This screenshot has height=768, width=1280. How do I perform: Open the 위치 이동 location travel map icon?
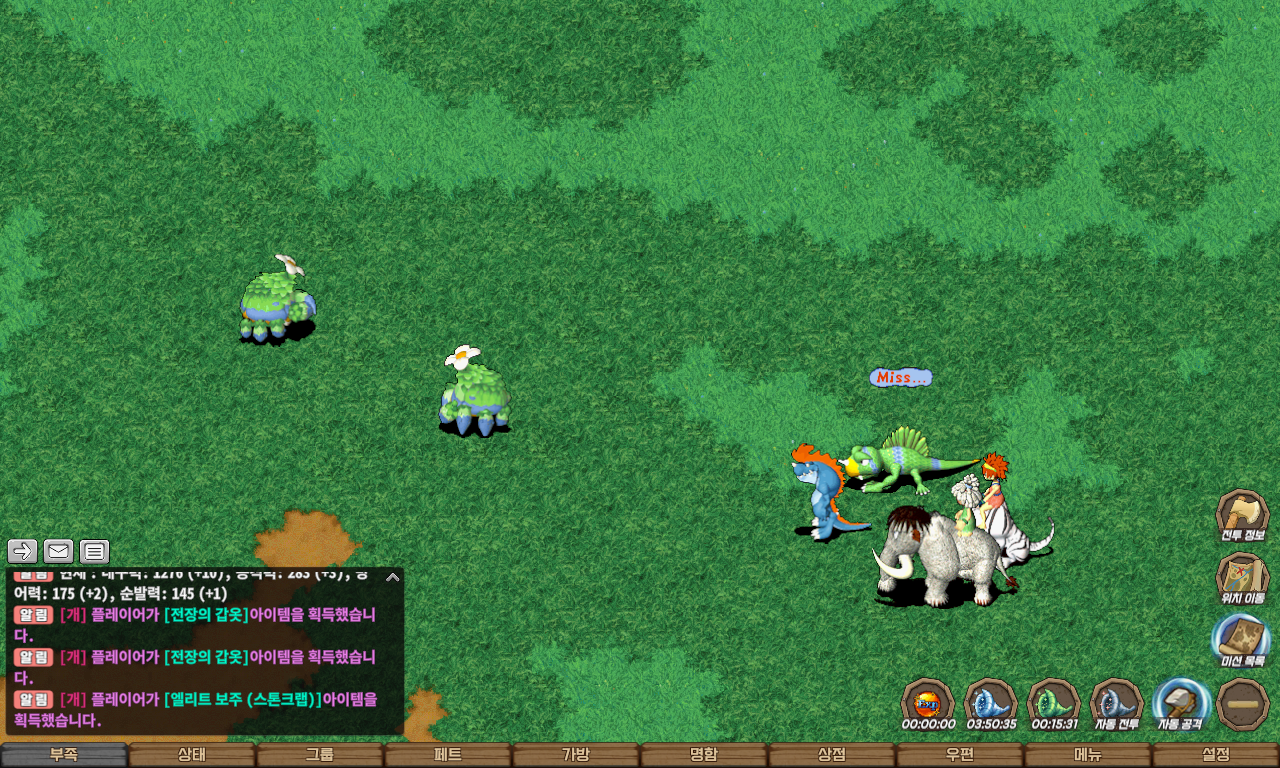coord(1242,578)
